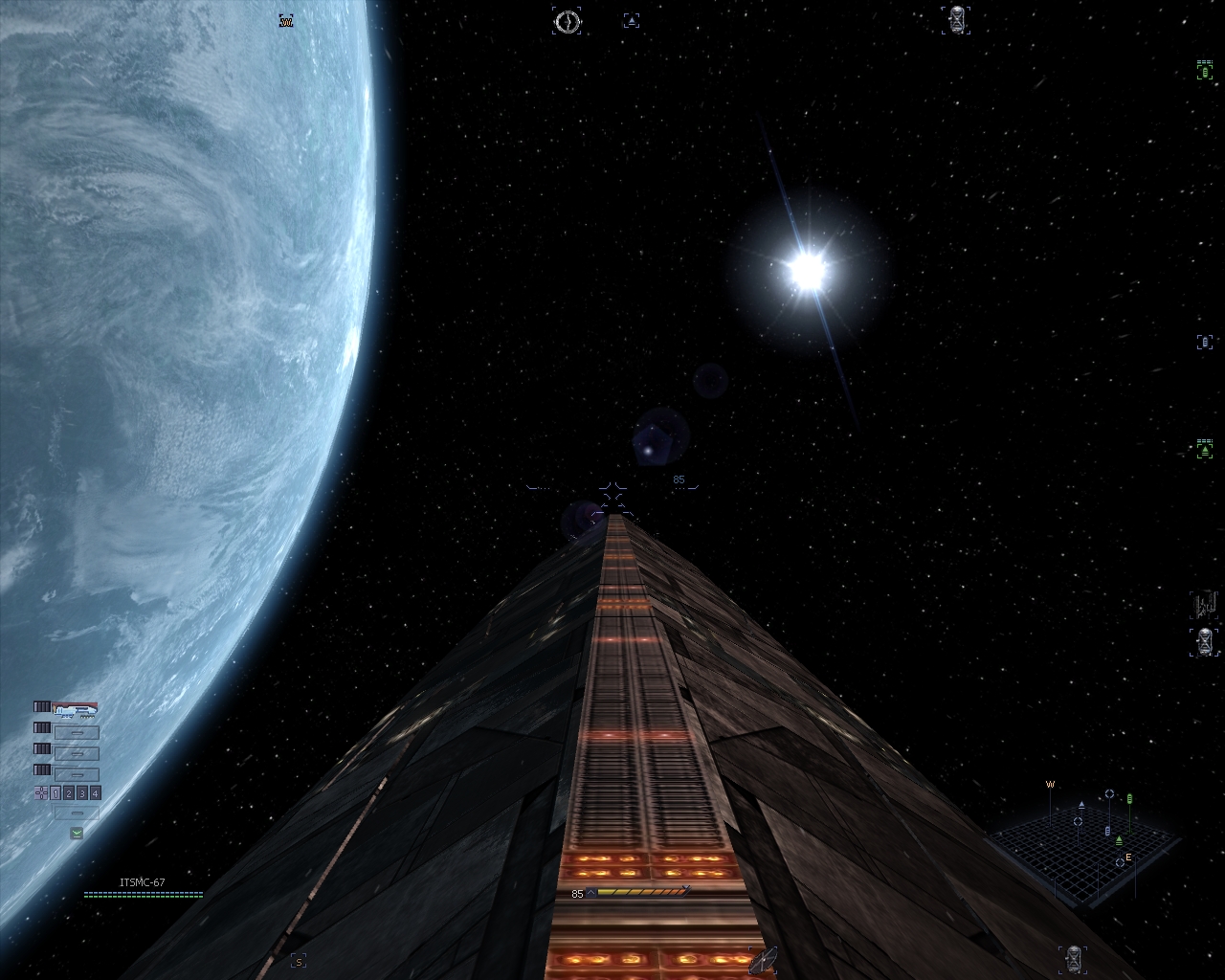Switch to weapon group 2

coord(69,793)
